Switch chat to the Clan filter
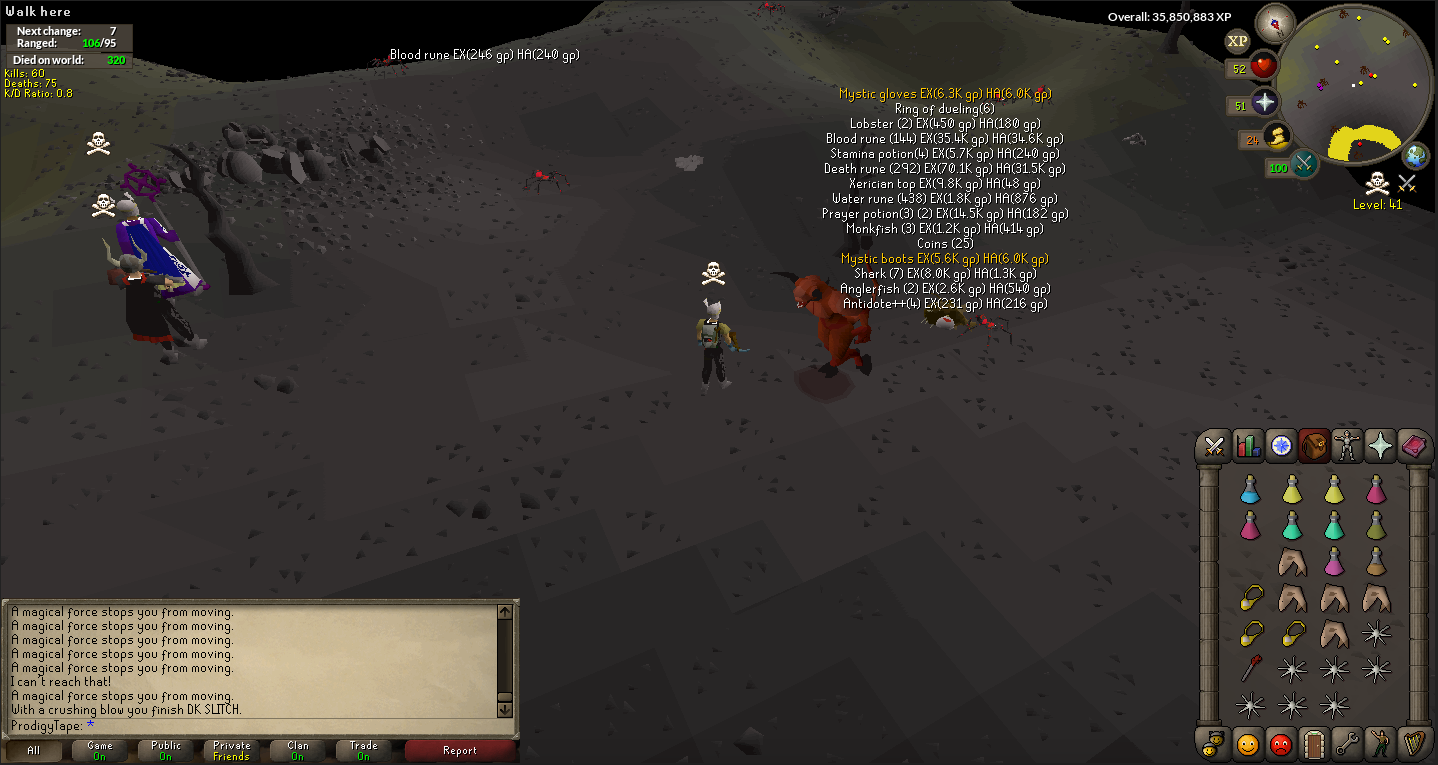 click(x=298, y=750)
